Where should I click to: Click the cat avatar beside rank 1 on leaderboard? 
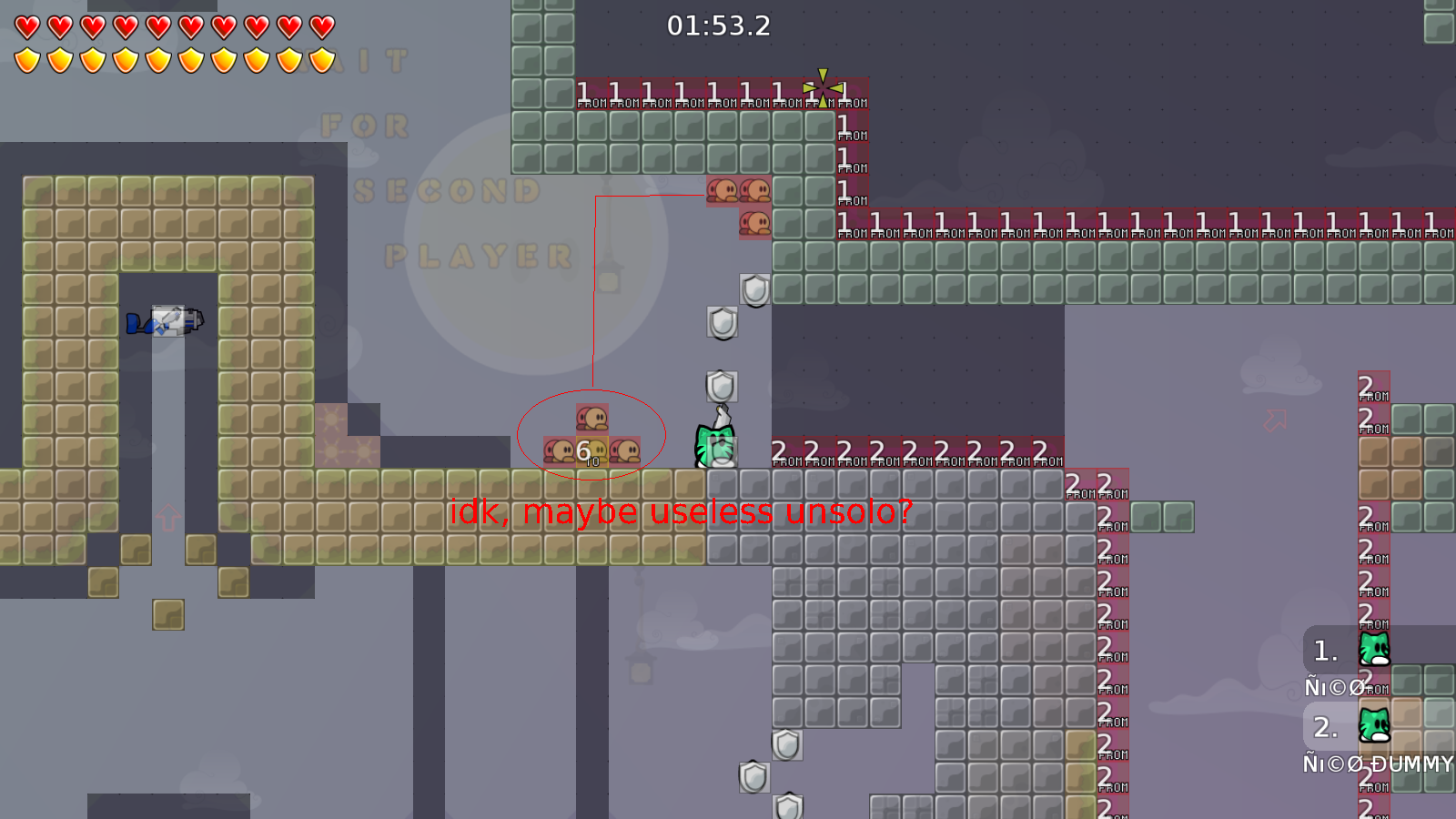[x=1372, y=650]
